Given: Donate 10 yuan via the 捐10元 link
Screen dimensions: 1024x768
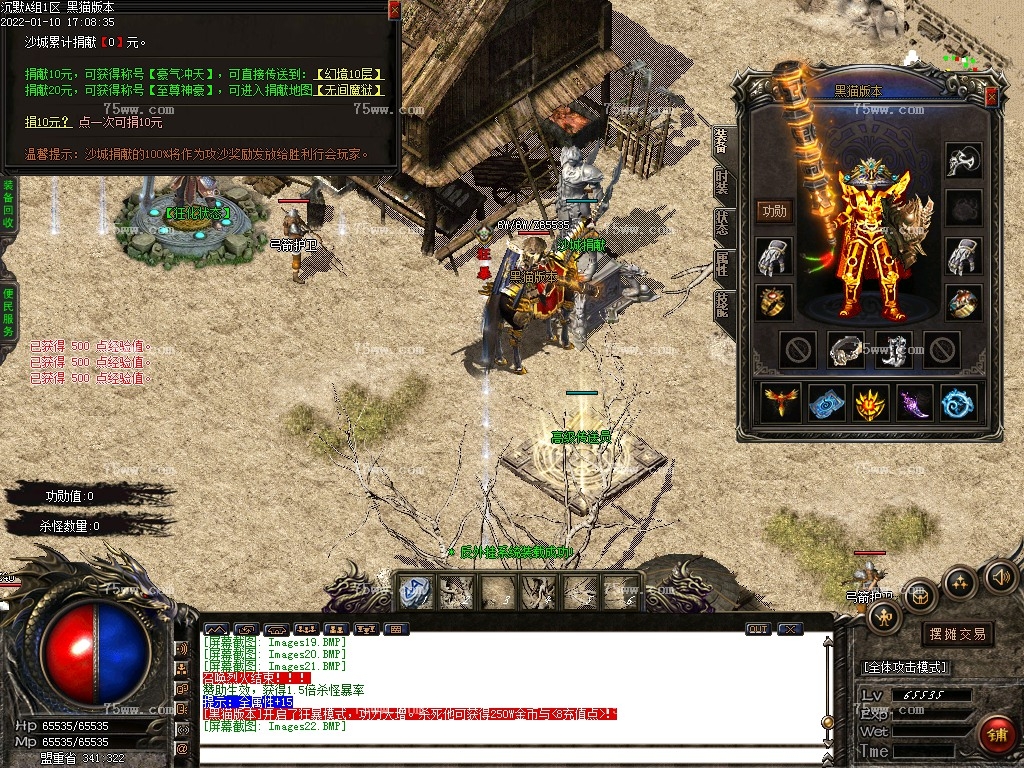Looking at the screenshot, I should coord(47,122).
